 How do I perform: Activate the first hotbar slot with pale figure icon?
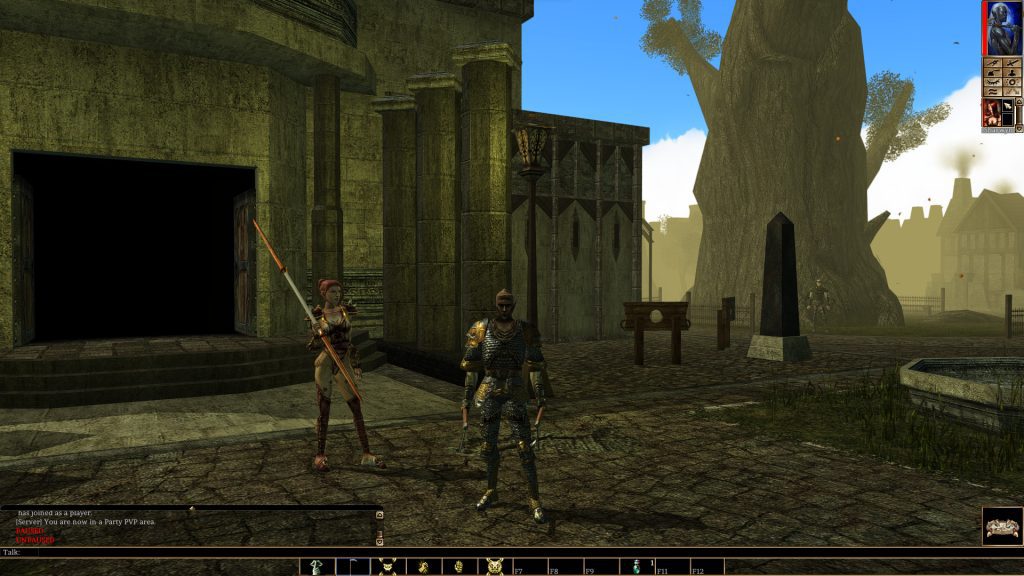point(316,567)
